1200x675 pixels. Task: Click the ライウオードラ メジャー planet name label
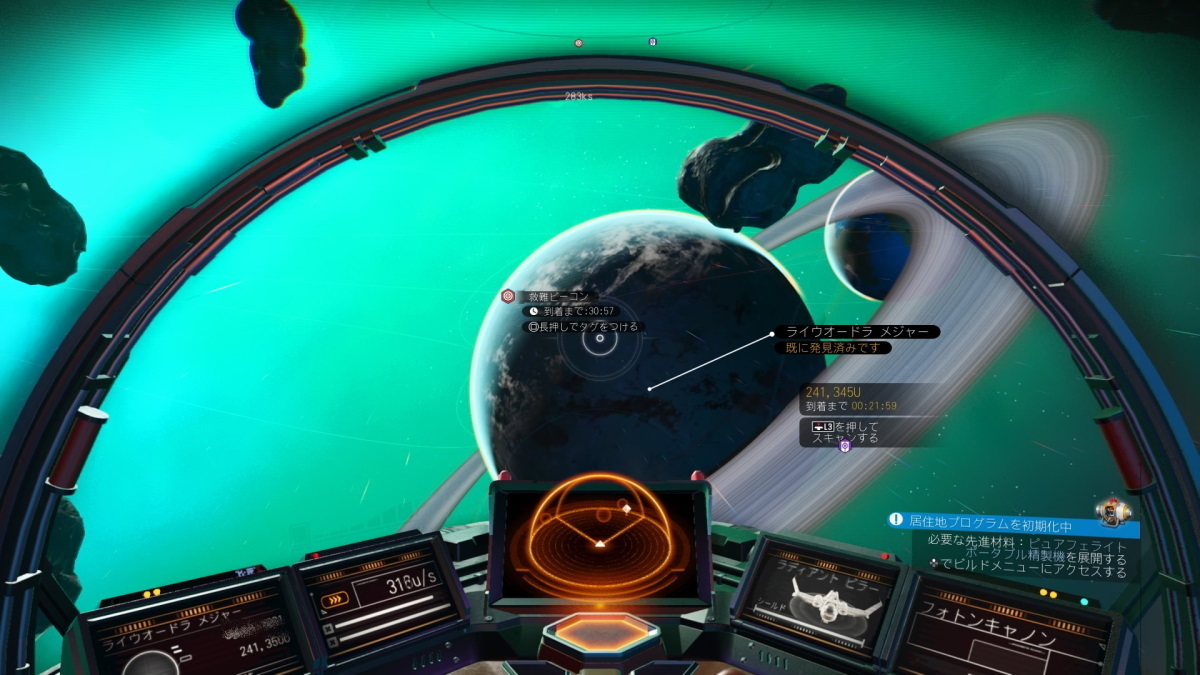point(857,331)
